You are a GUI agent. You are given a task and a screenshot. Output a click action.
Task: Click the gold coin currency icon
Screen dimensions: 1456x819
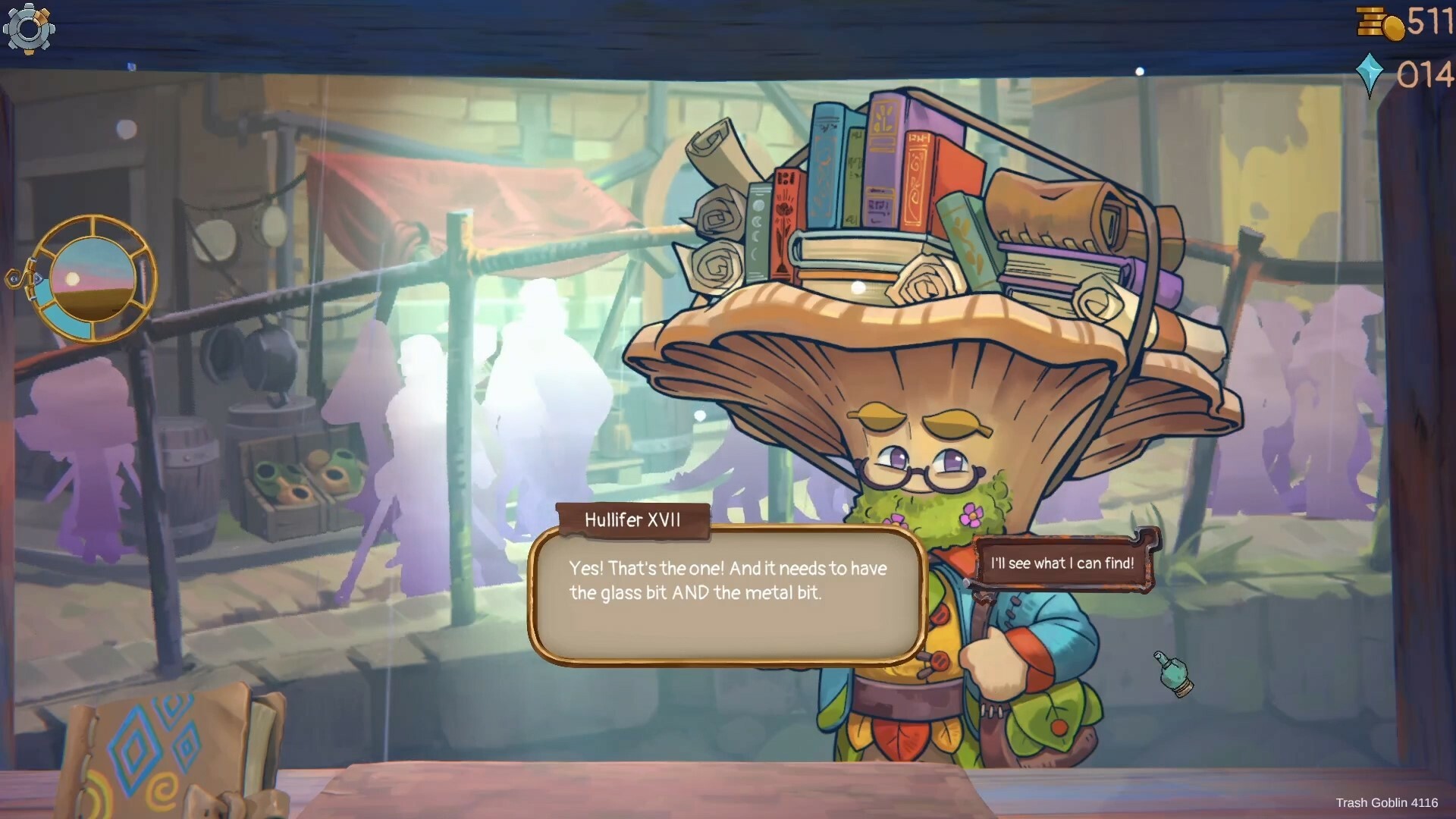point(1376,23)
